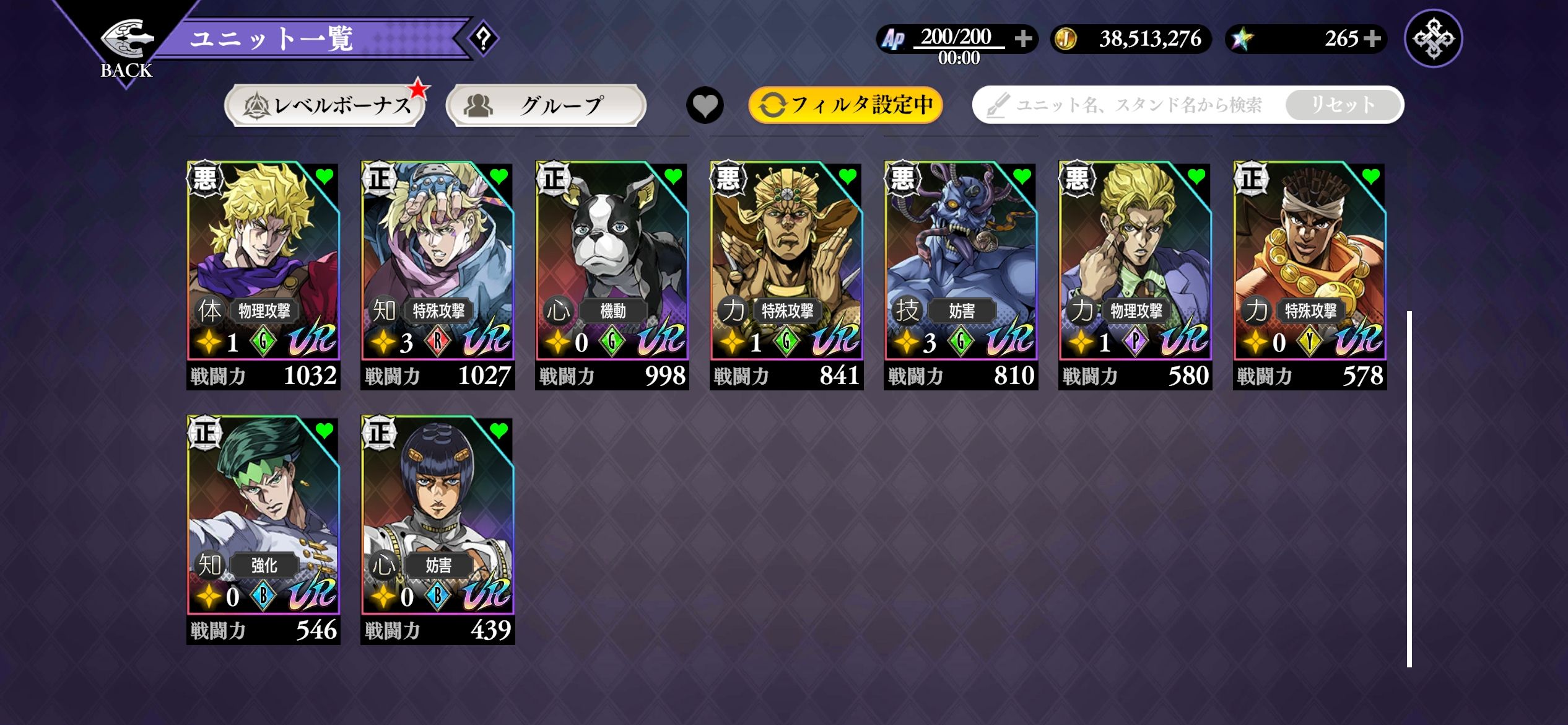Open the ornate knot menu icon
Viewport: 1568px width, 725px height.
click(1433, 38)
